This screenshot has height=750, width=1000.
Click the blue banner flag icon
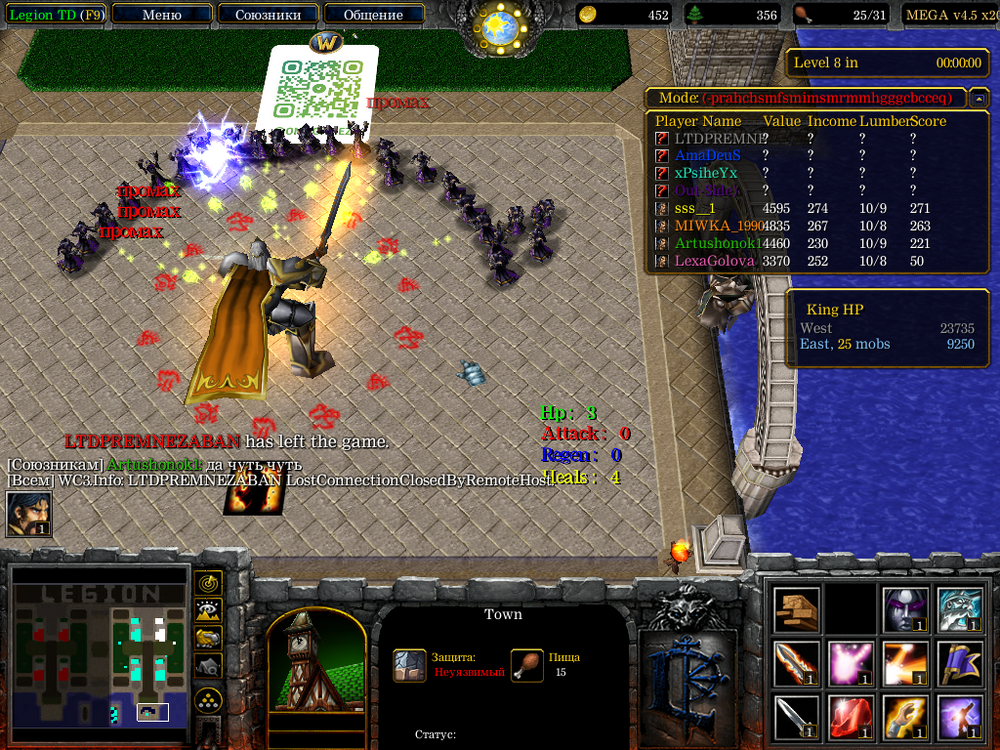[x=960, y=663]
